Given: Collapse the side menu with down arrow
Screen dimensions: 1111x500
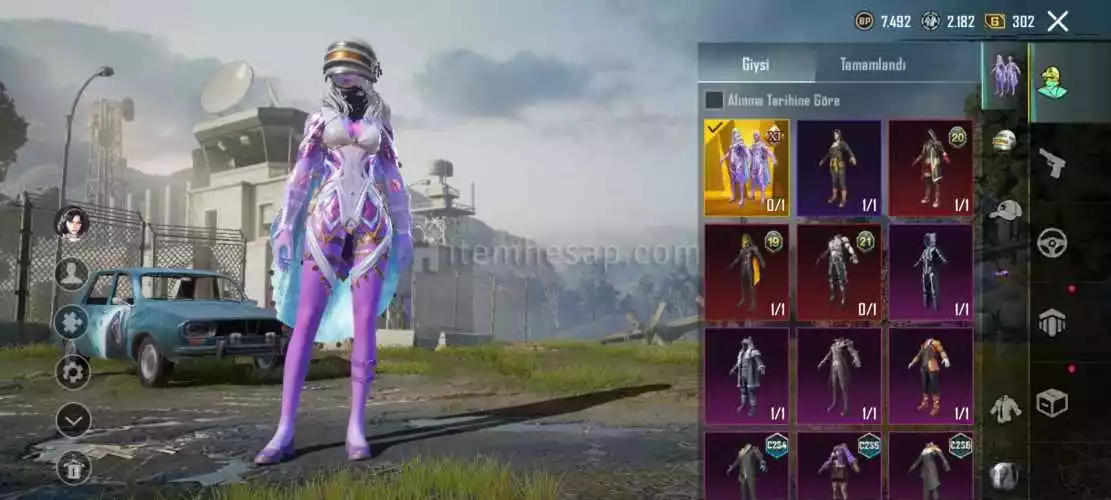Looking at the screenshot, I should click(x=72, y=419).
